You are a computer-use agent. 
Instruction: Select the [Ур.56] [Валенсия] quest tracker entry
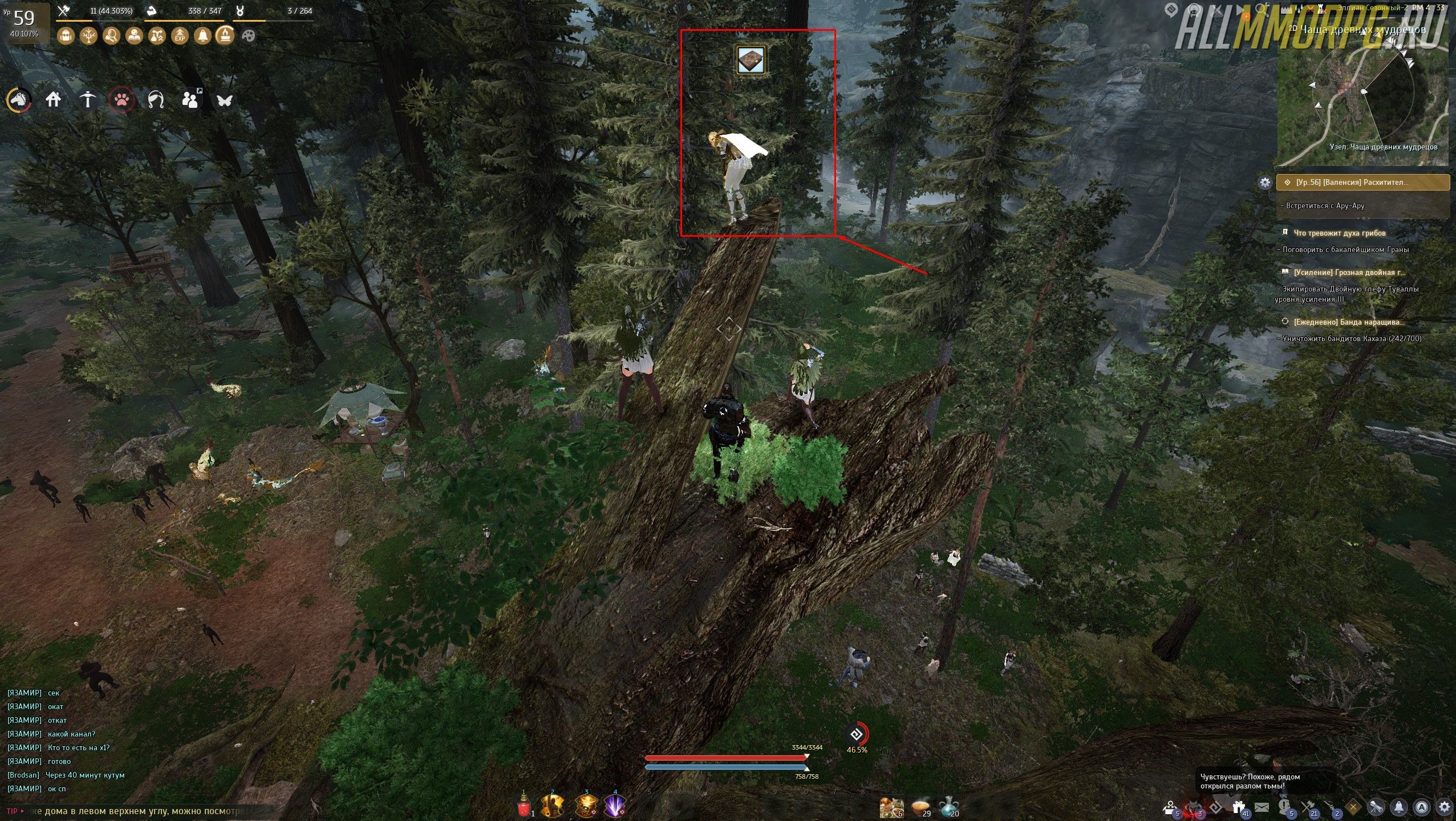coord(1363,183)
